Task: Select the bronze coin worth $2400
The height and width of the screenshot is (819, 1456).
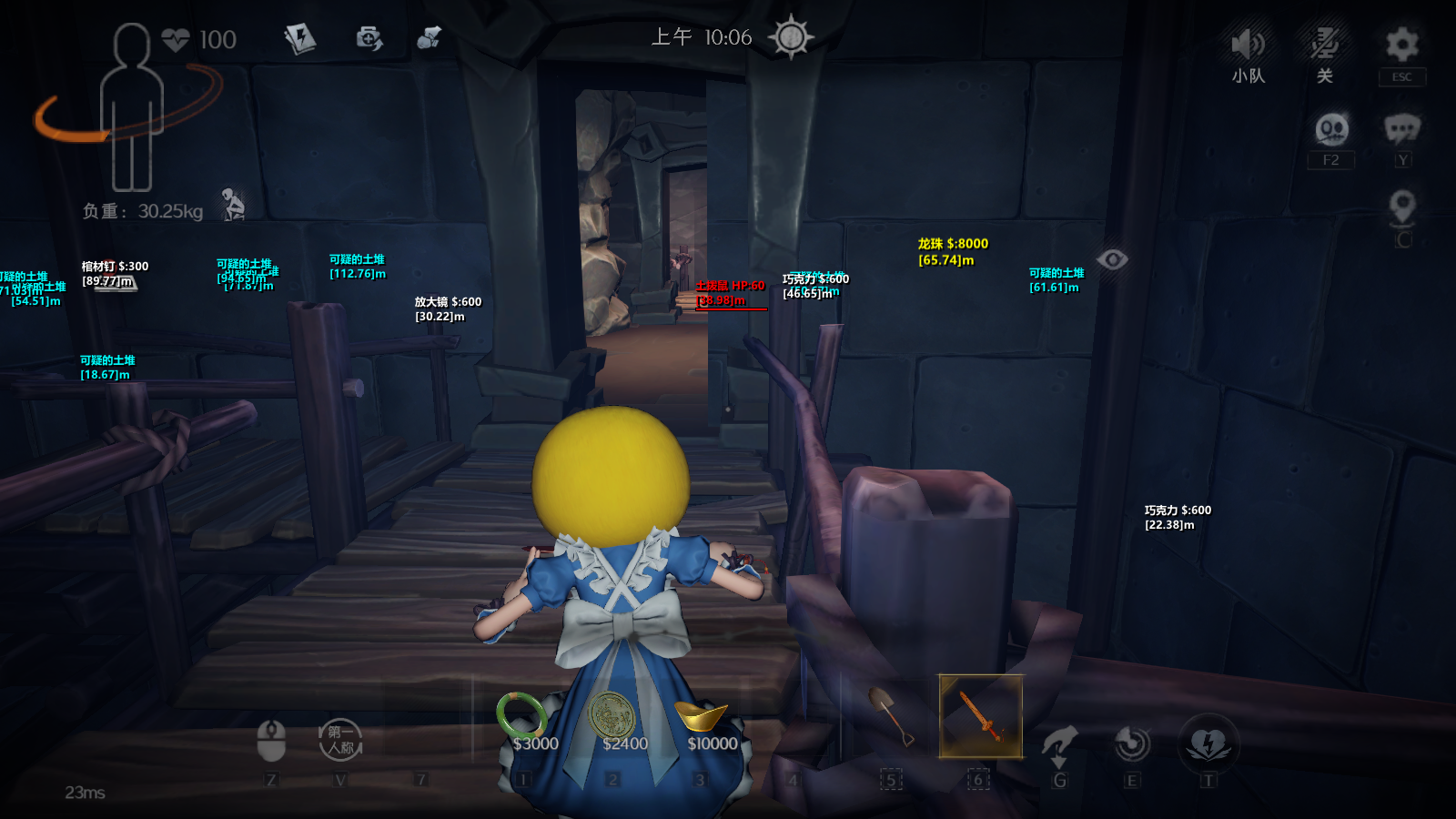Action: (612, 715)
